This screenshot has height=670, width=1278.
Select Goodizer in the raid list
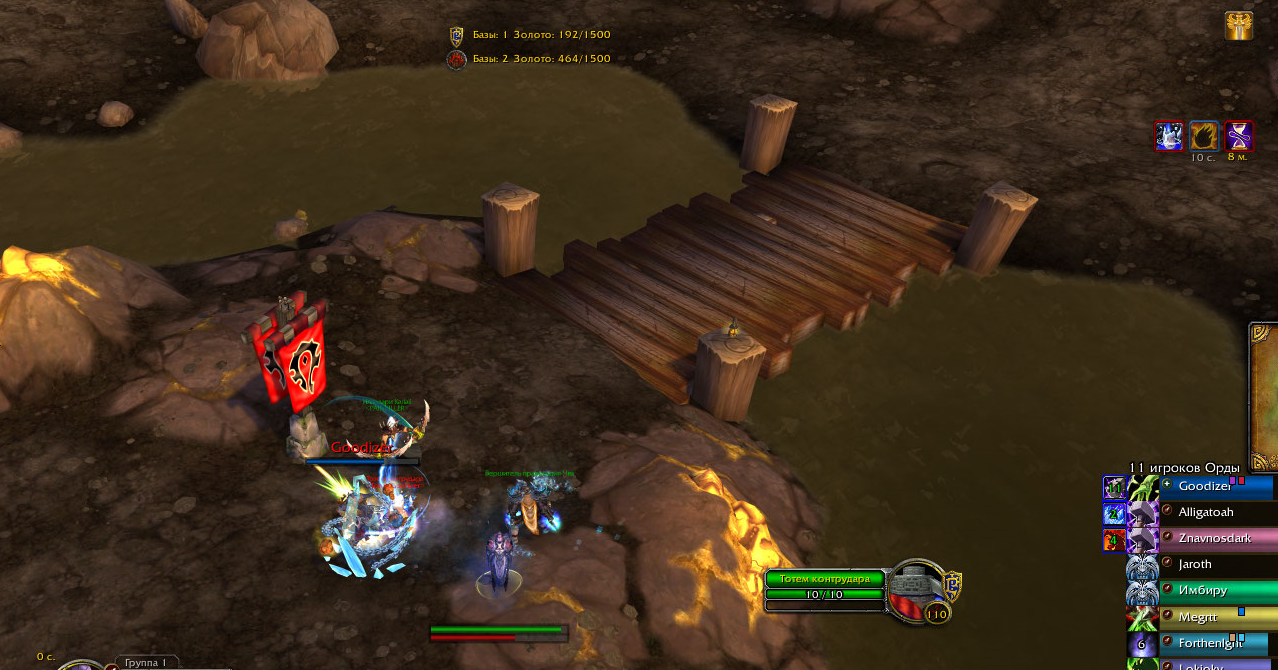pyautogui.click(x=1216, y=487)
